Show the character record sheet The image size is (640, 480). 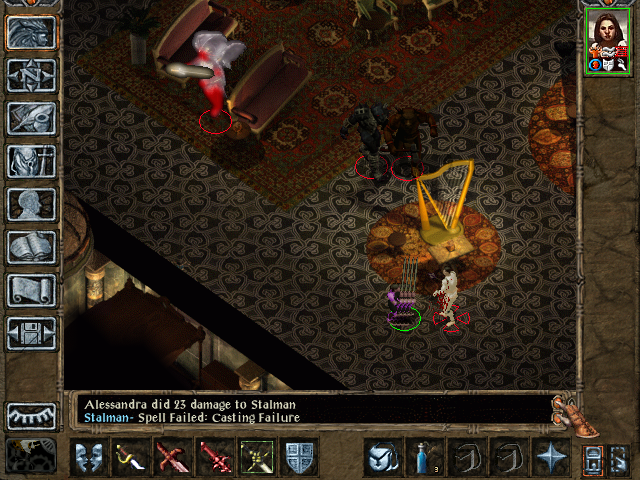click(x=32, y=204)
